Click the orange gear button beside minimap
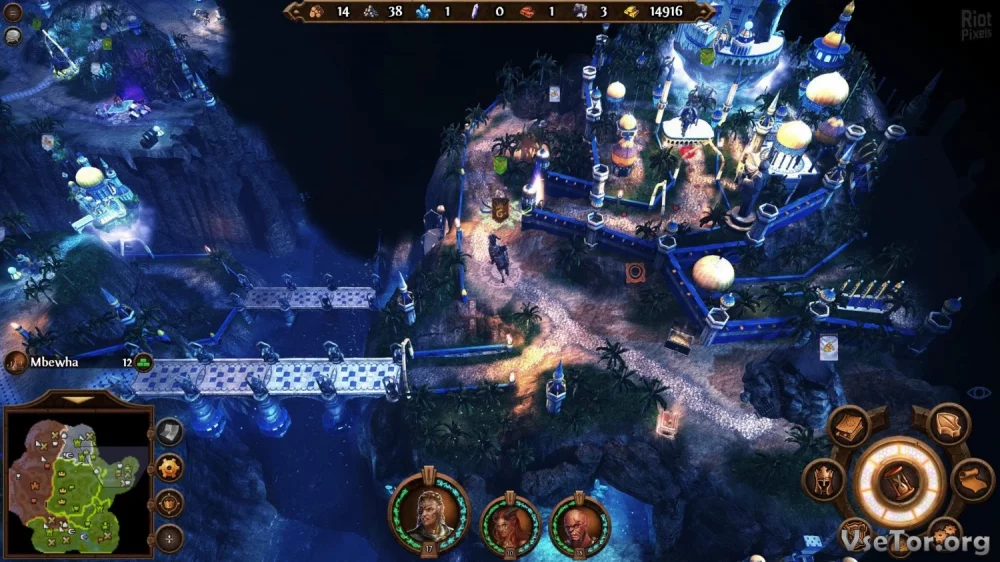Image resolution: width=1000 pixels, height=562 pixels. pyautogui.click(x=170, y=467)
